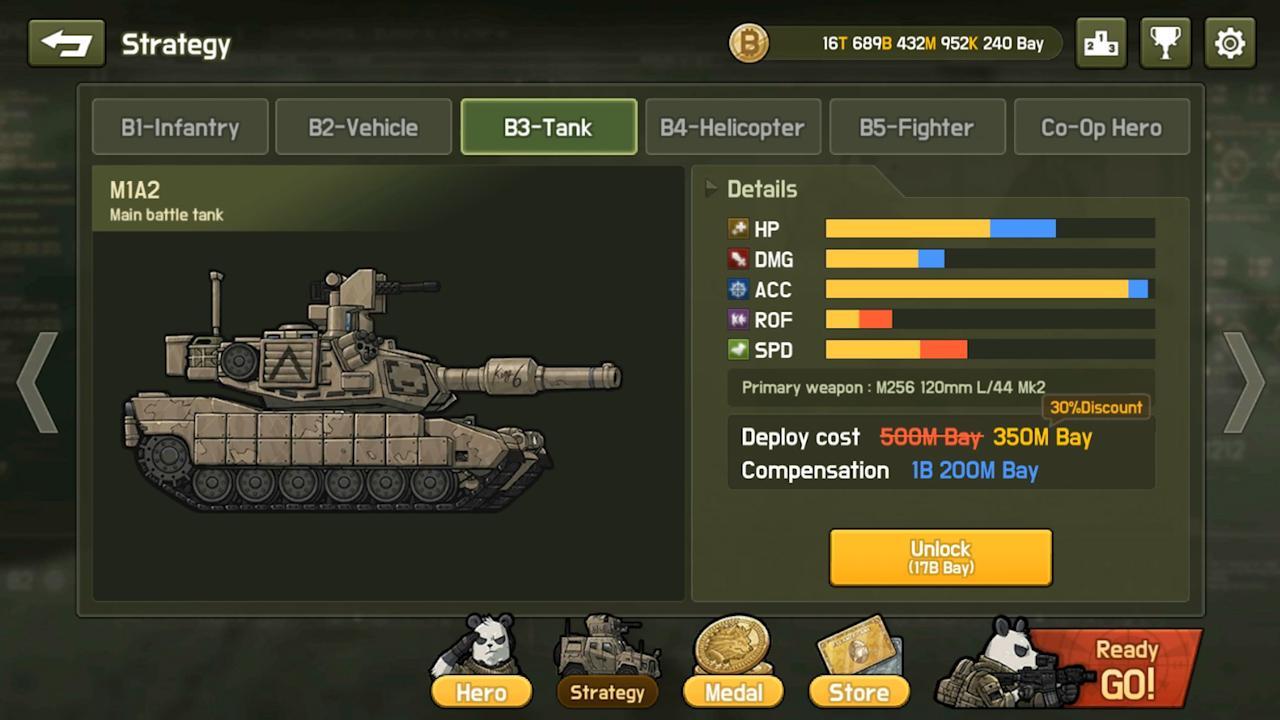Click the ROF stat icon
This screenshot has width=1280, height=720.
click(737, 320)
